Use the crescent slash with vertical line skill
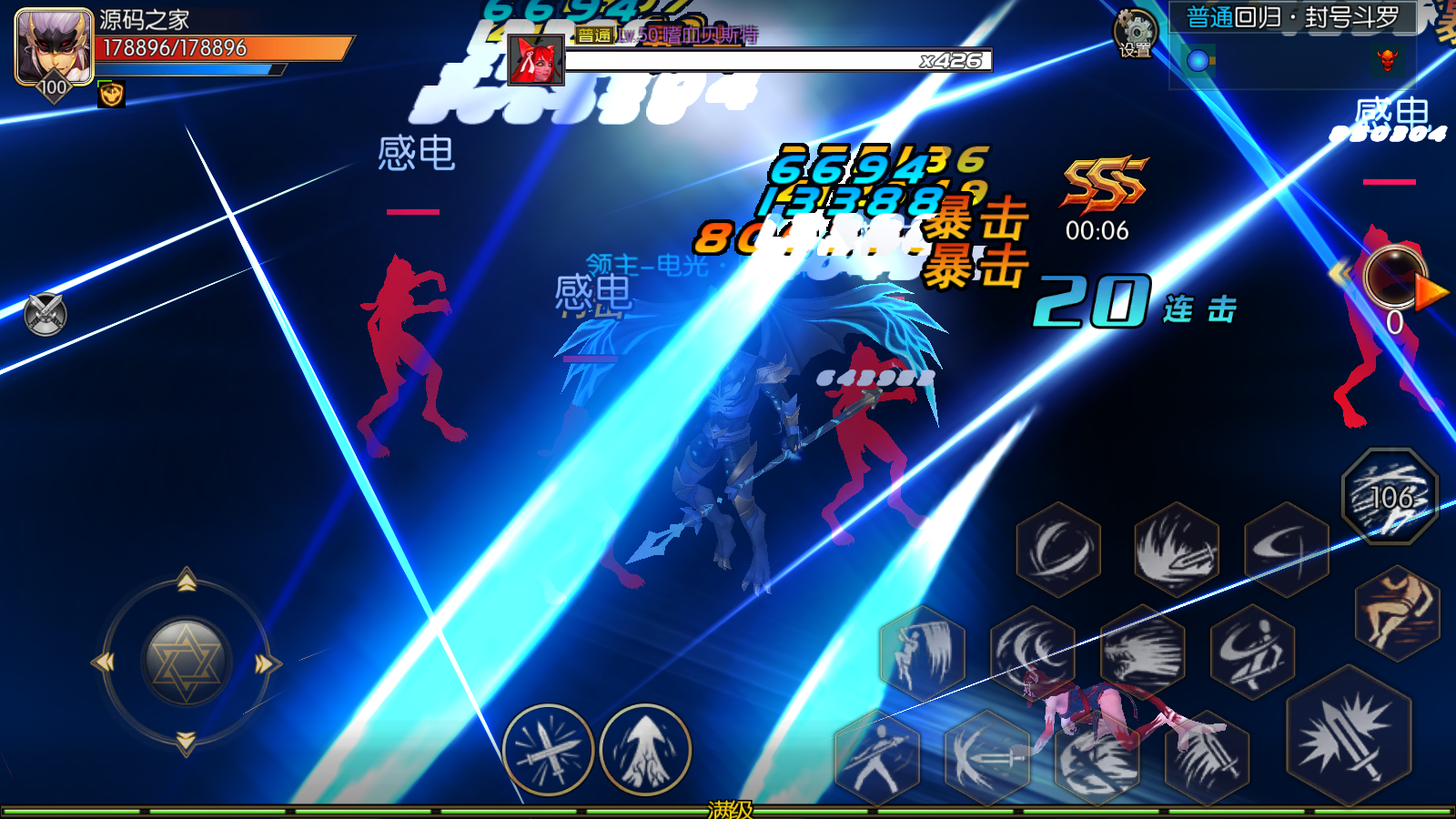 click(x=1287, y=550)
